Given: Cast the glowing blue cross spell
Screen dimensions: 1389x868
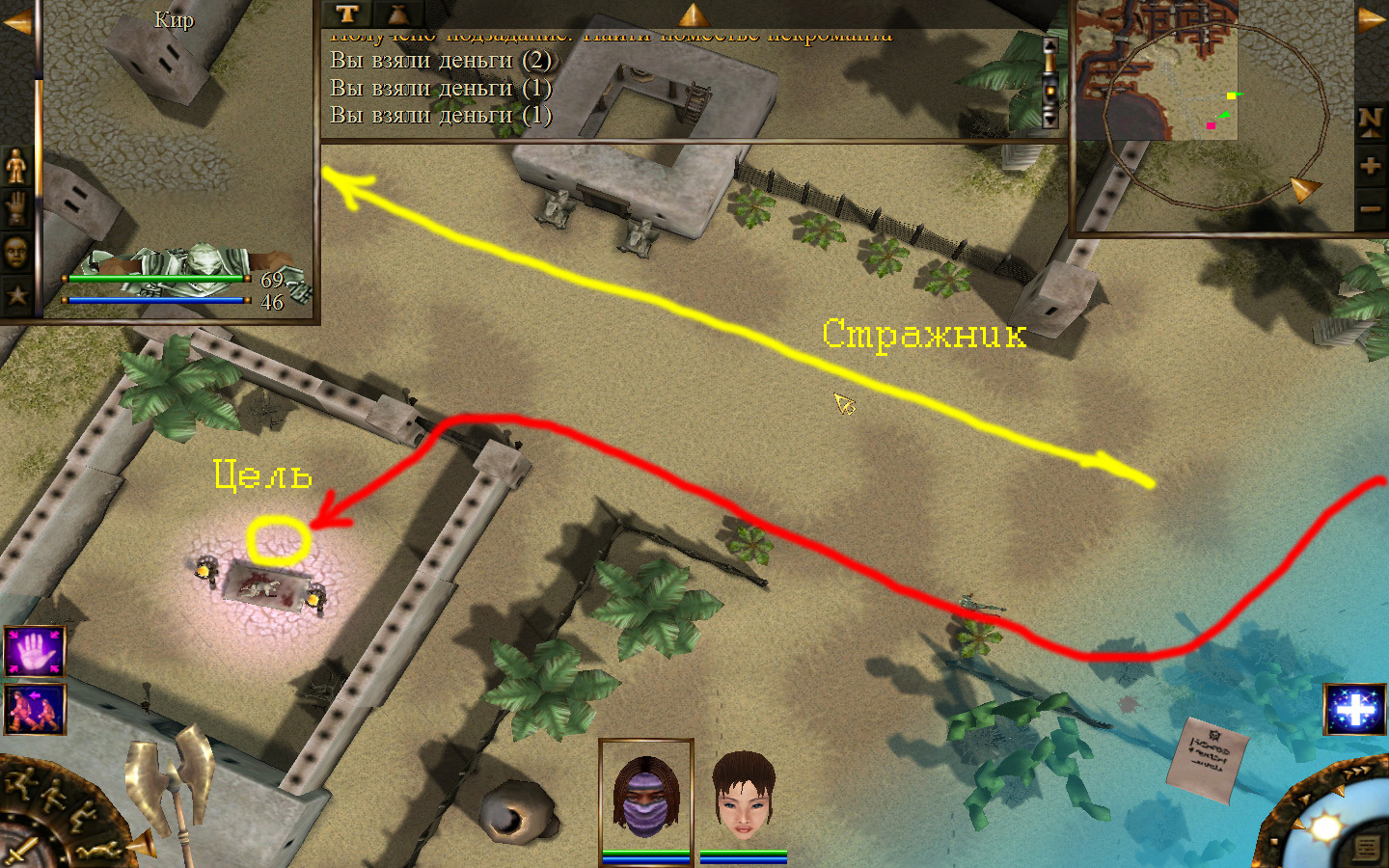Looking at the screenshot, I should point(1354,710).
